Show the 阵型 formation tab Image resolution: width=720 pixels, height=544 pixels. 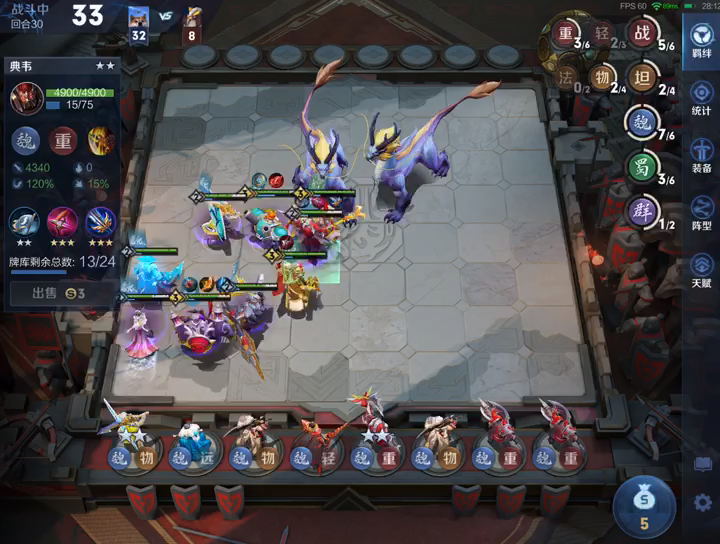click(702, 213)
